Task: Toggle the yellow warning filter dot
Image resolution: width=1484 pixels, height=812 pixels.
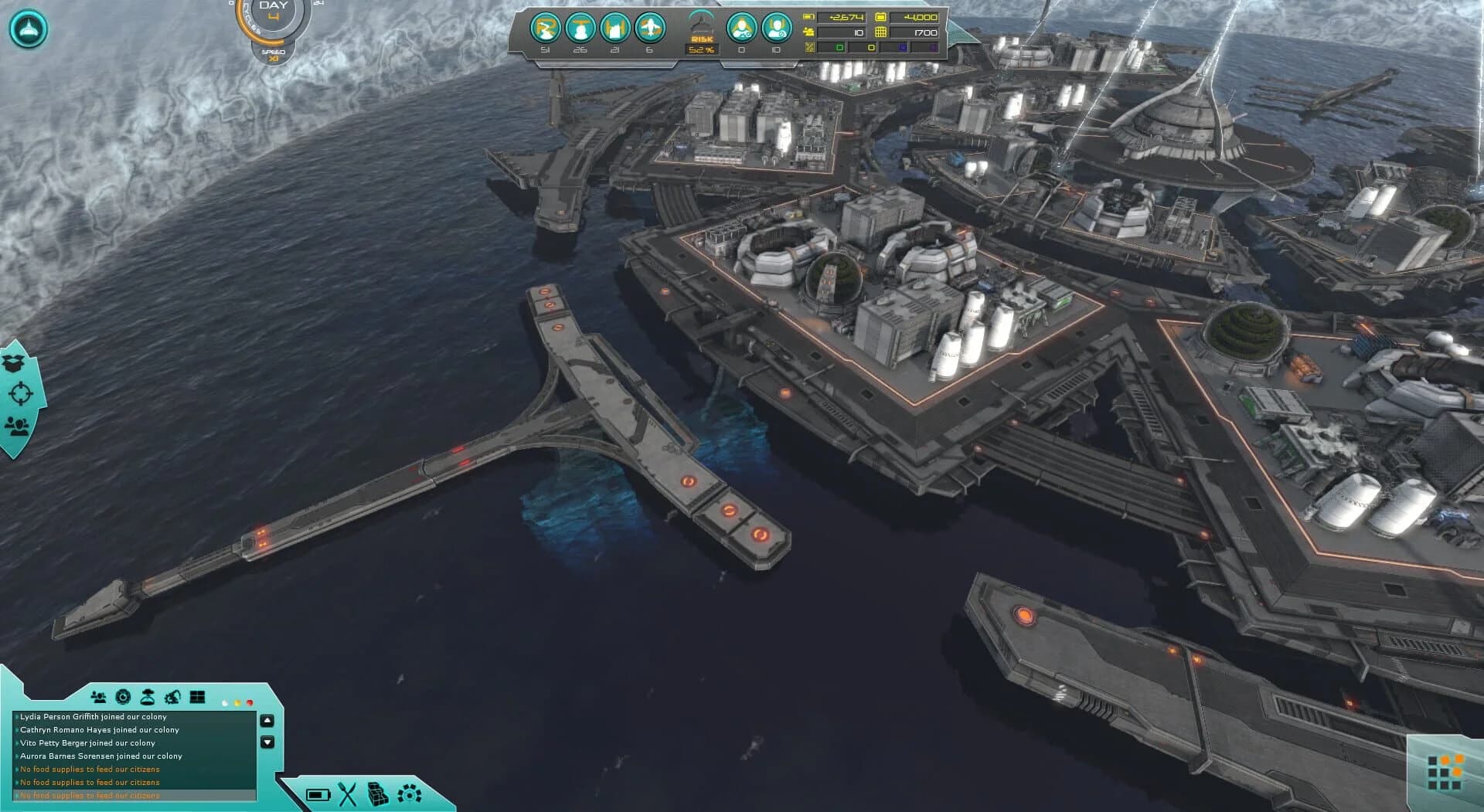Action: (x=237, y=702)
